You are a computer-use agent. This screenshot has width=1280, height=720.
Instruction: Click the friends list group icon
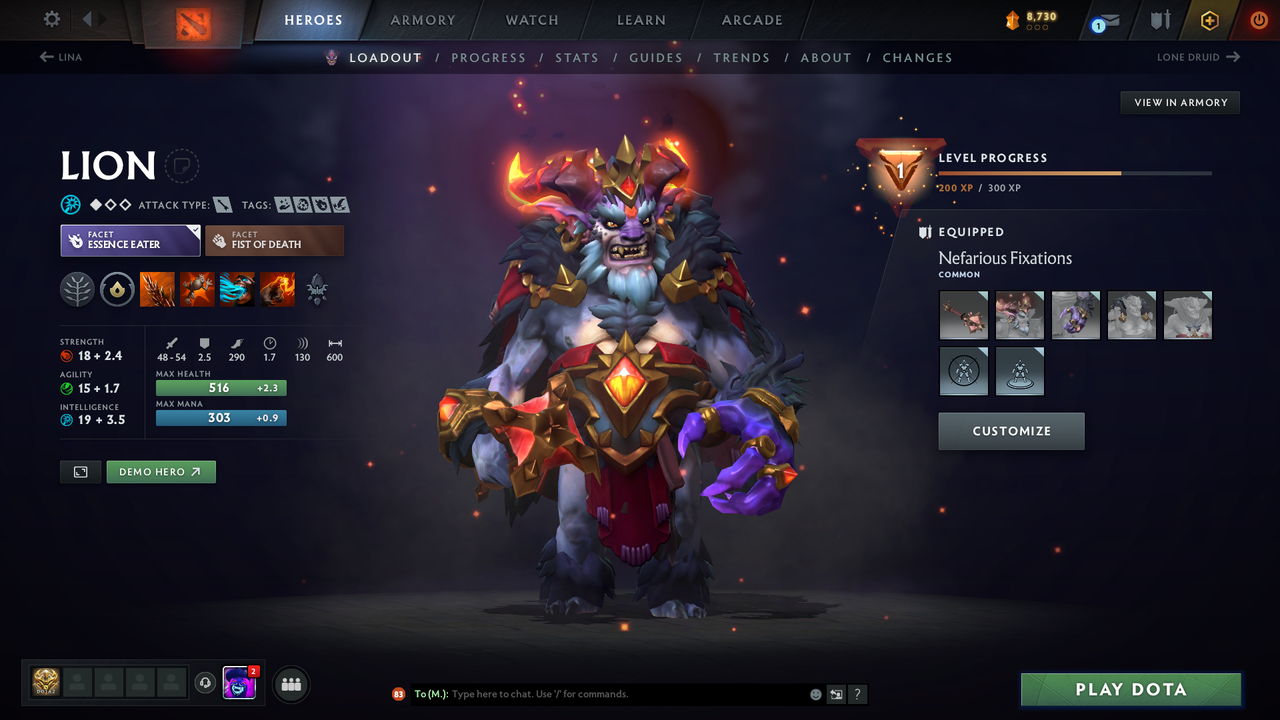click(290, 684)
